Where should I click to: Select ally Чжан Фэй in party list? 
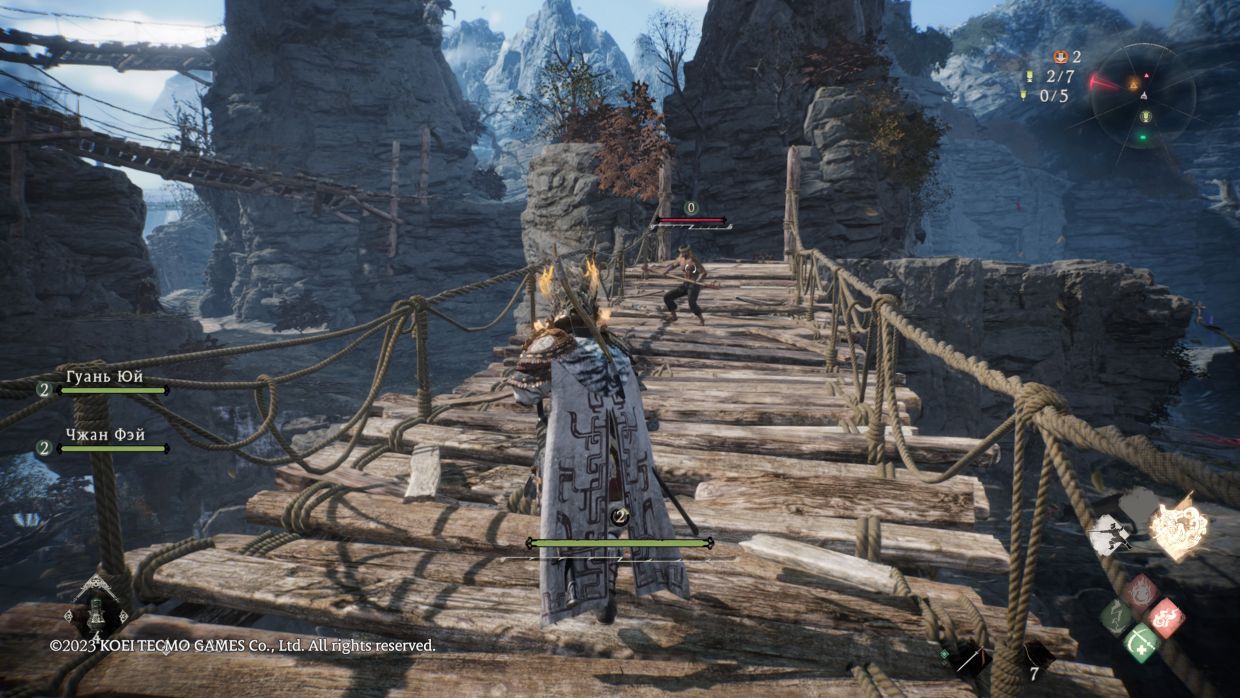pos(104,436)
